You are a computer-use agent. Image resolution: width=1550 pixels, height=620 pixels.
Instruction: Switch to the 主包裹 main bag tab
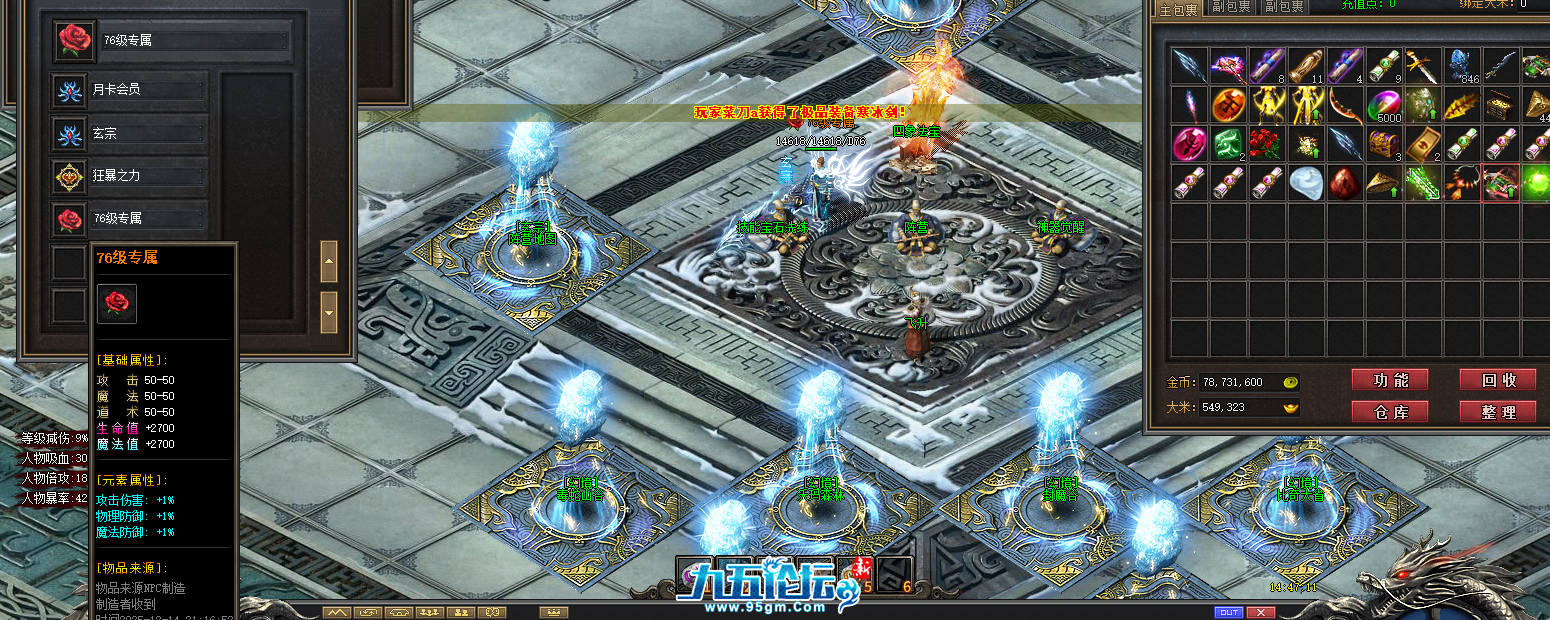[1177, 7]
